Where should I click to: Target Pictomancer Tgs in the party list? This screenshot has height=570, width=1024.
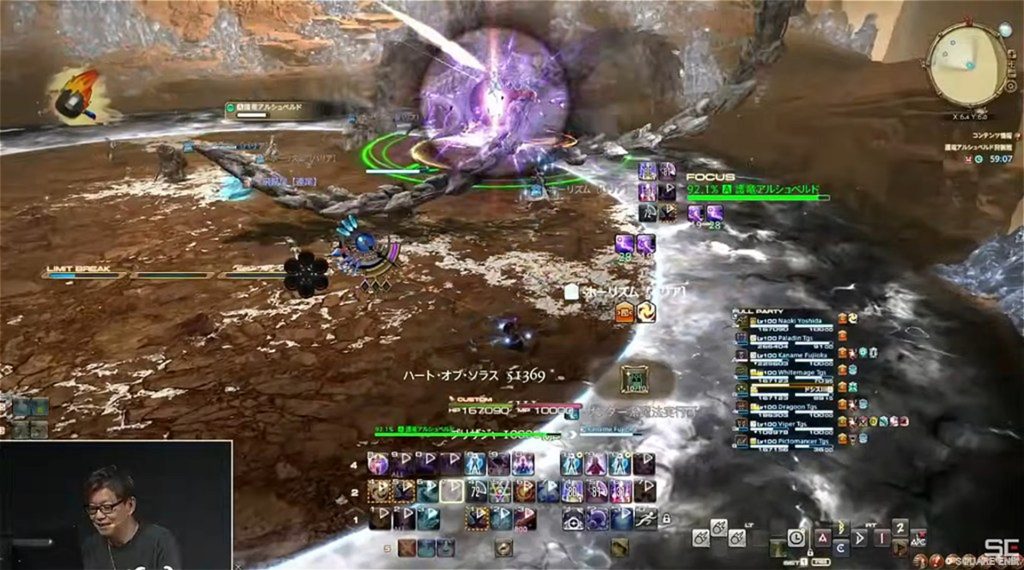pyautogui.click(x=790, y=441)
